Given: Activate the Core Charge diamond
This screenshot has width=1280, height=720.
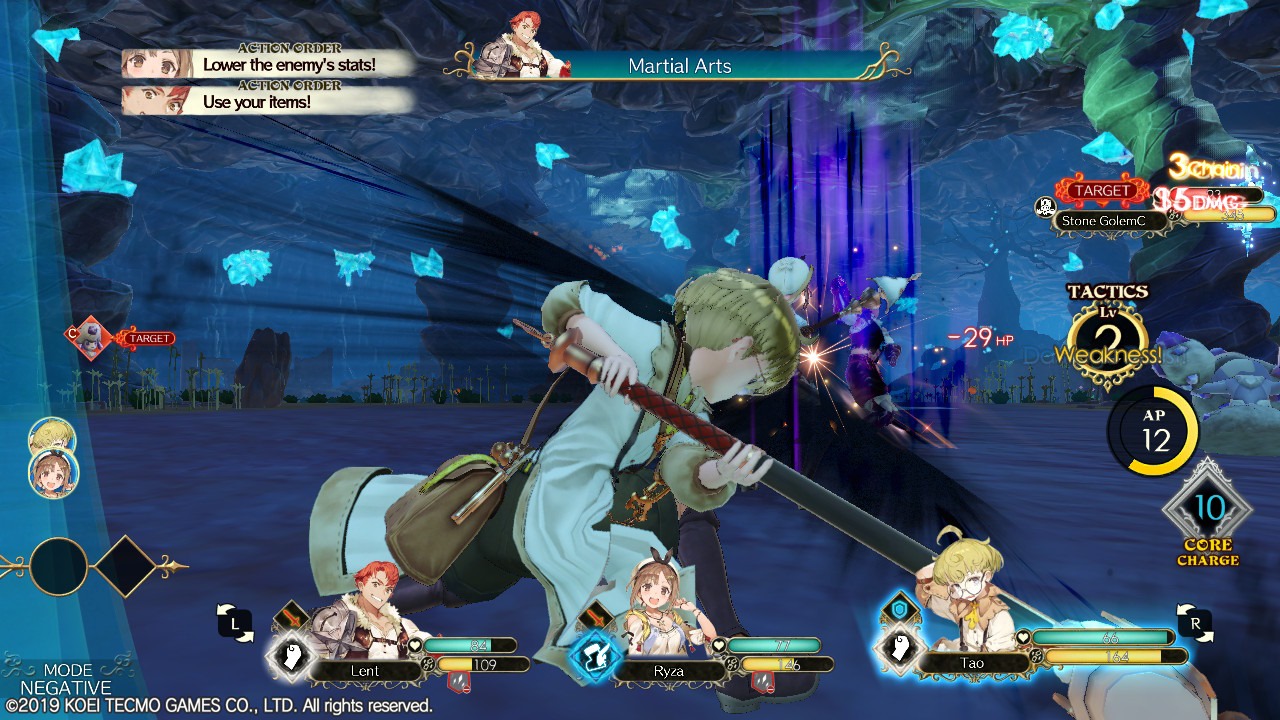Looking at the screenshot, I should [1207, 510].
